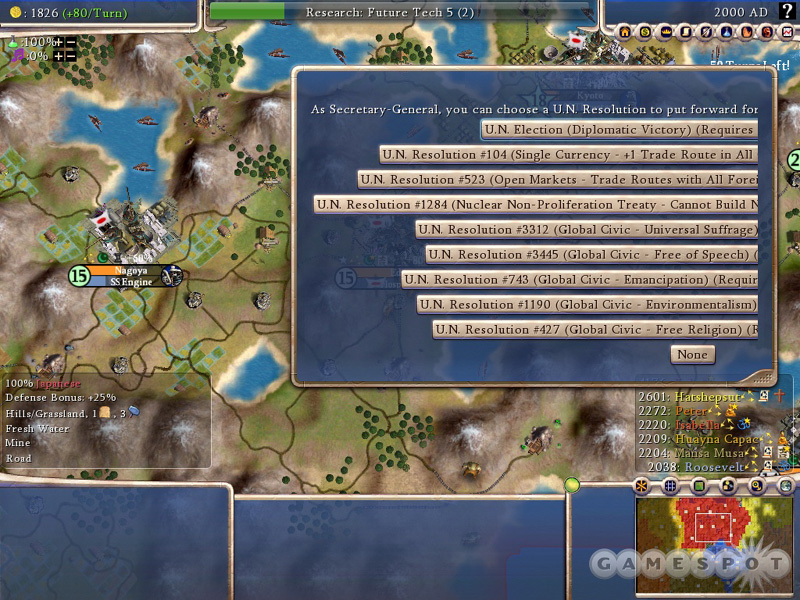The height and width of the screenshot is (600, 800).
Task: Increase the research rate with plus
Action: coord(58,43)
